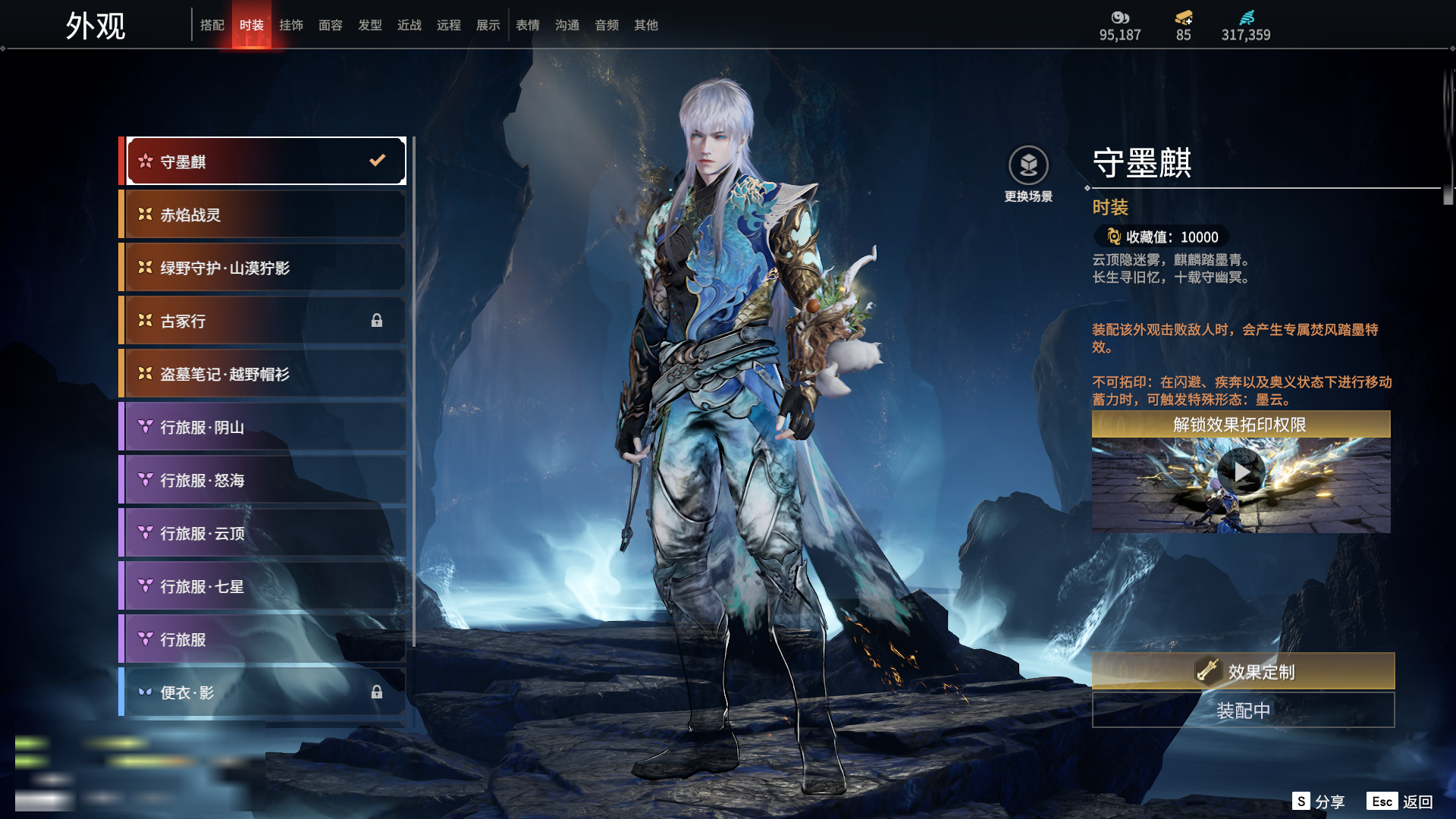Play the effect preview video

pos(1241,472)
